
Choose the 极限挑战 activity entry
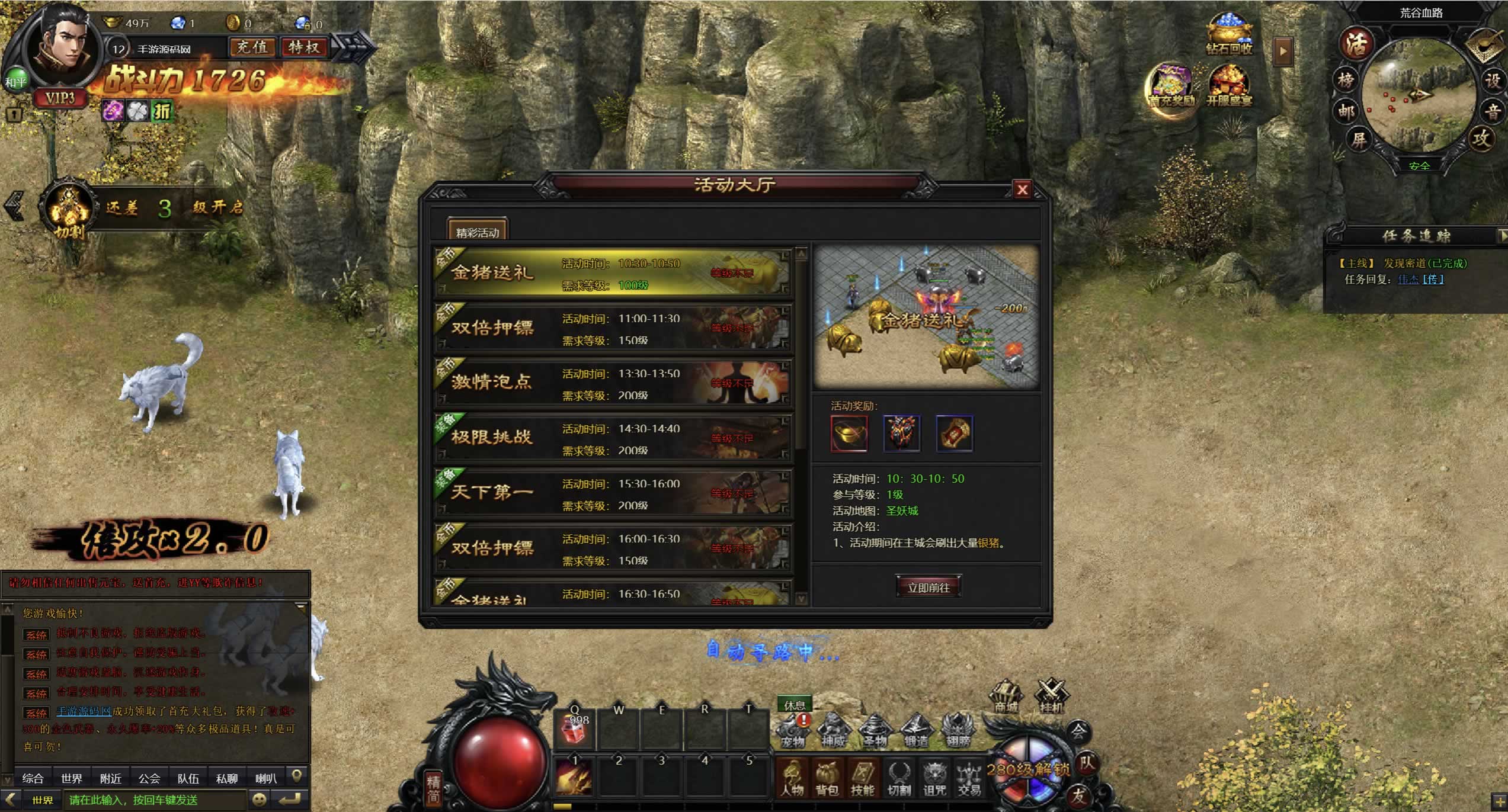(x=613, y=438)
